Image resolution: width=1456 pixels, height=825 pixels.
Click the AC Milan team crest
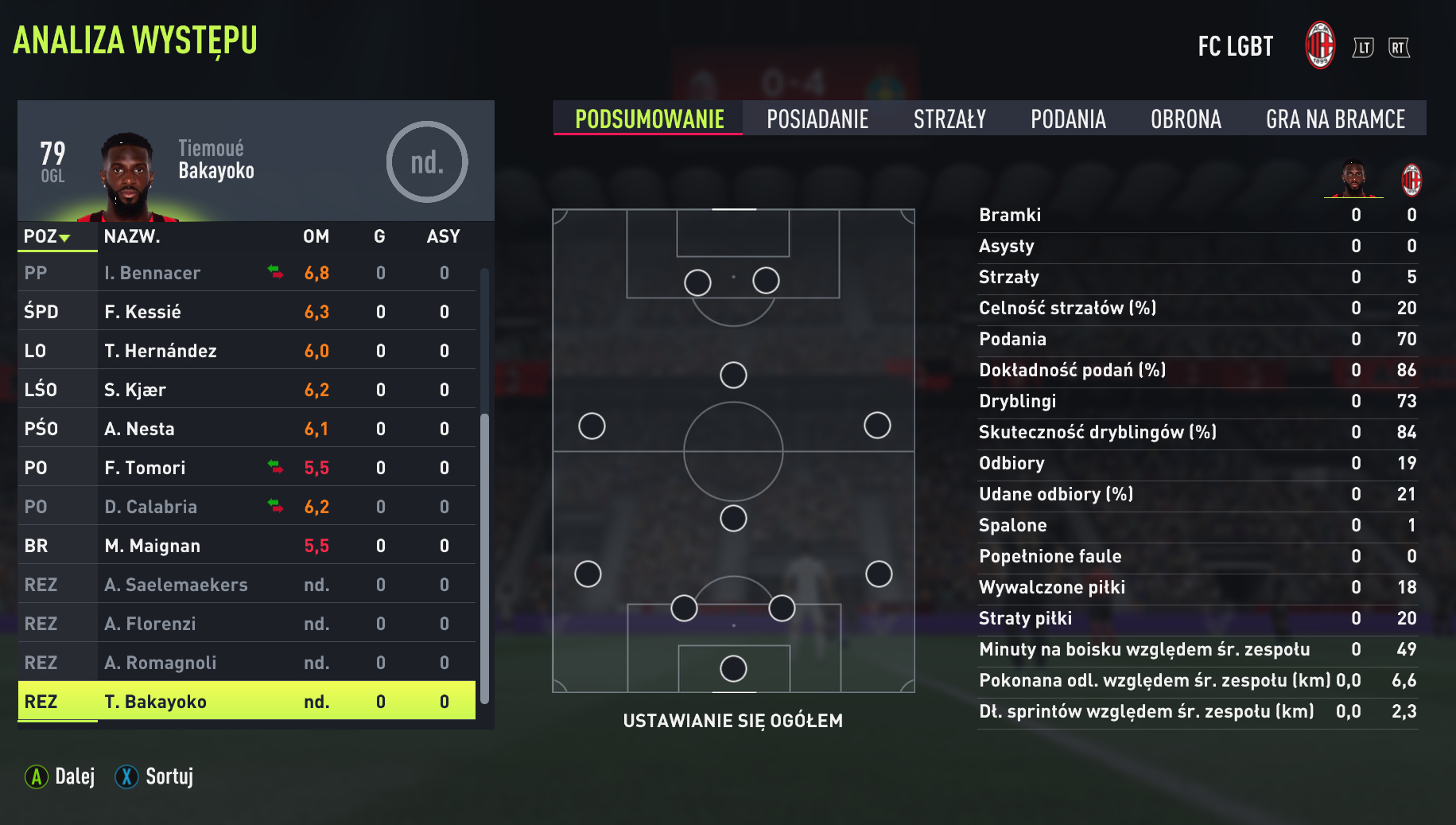click(1320, 45)
